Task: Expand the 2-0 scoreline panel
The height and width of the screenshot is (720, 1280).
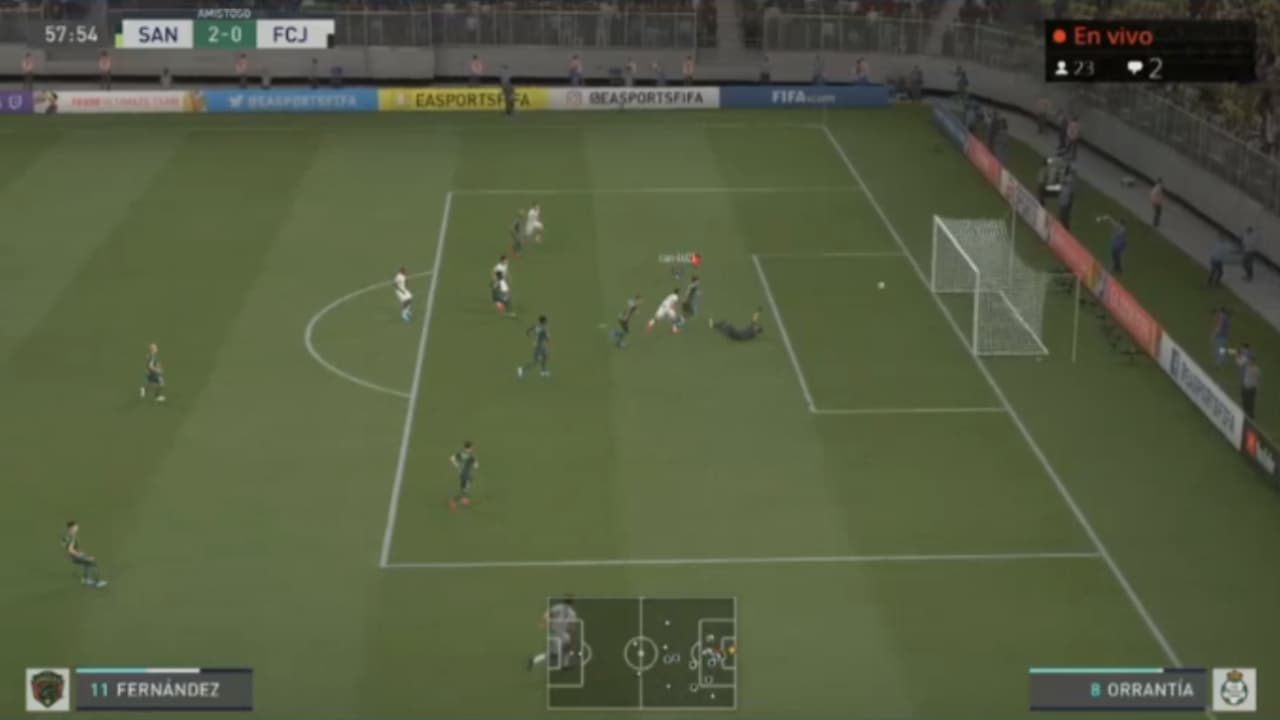Action: click(225, 33)
